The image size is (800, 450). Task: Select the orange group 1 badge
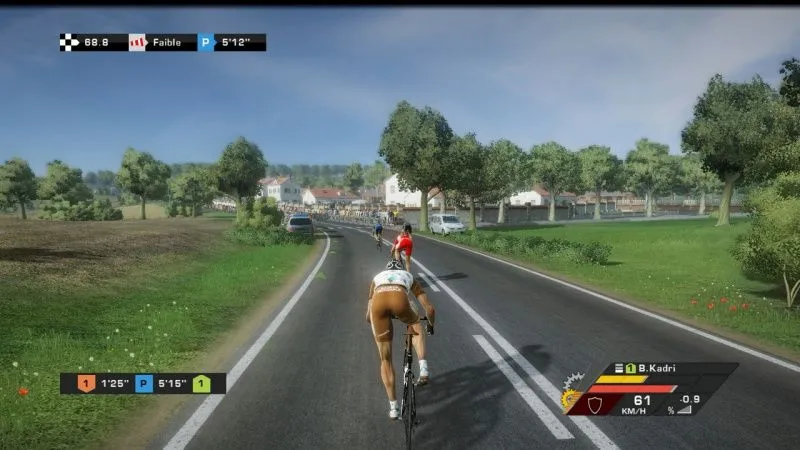[86, 383]
